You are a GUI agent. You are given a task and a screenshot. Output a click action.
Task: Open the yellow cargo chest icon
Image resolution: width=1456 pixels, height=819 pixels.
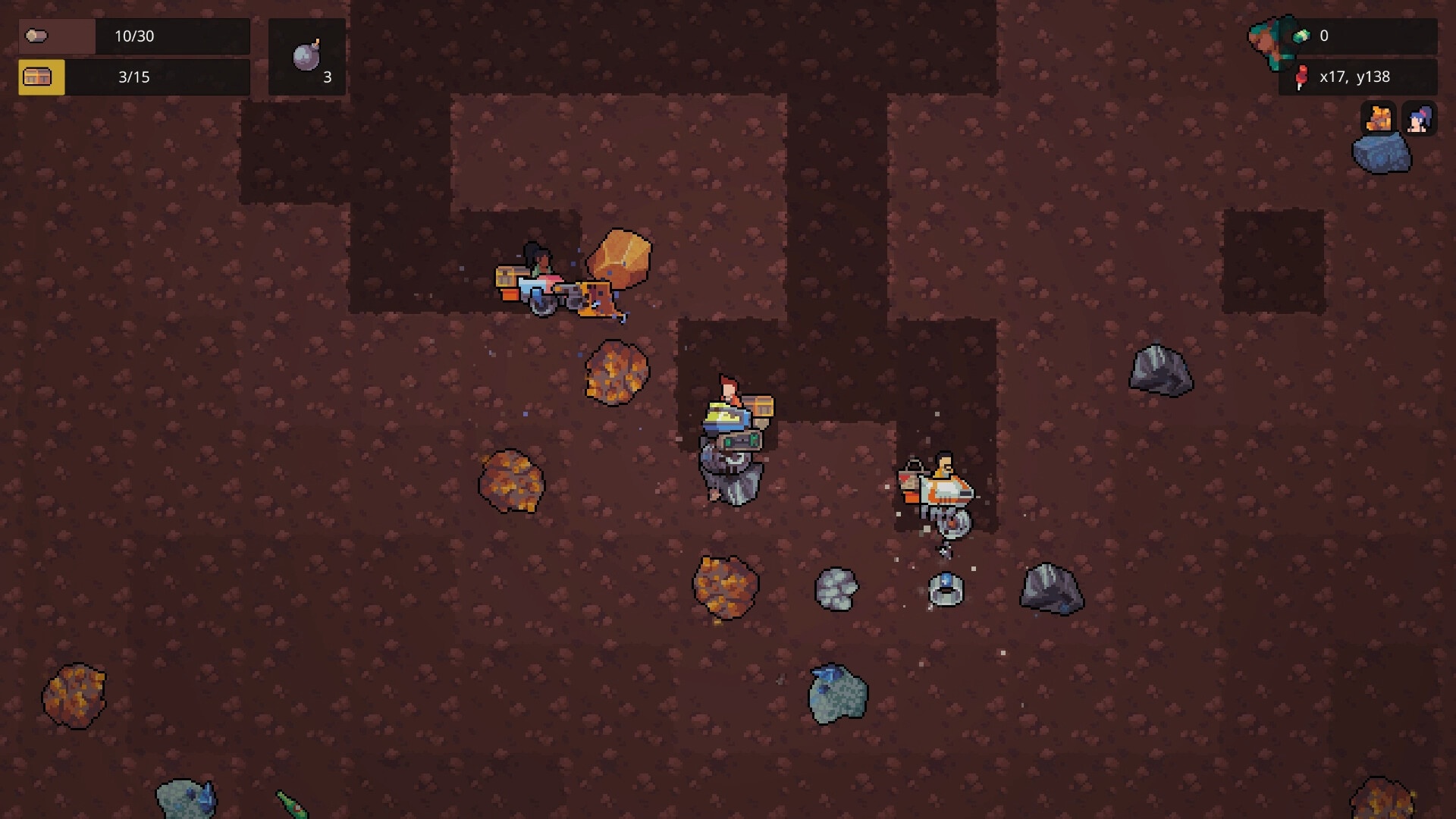(x=41, y=77)
